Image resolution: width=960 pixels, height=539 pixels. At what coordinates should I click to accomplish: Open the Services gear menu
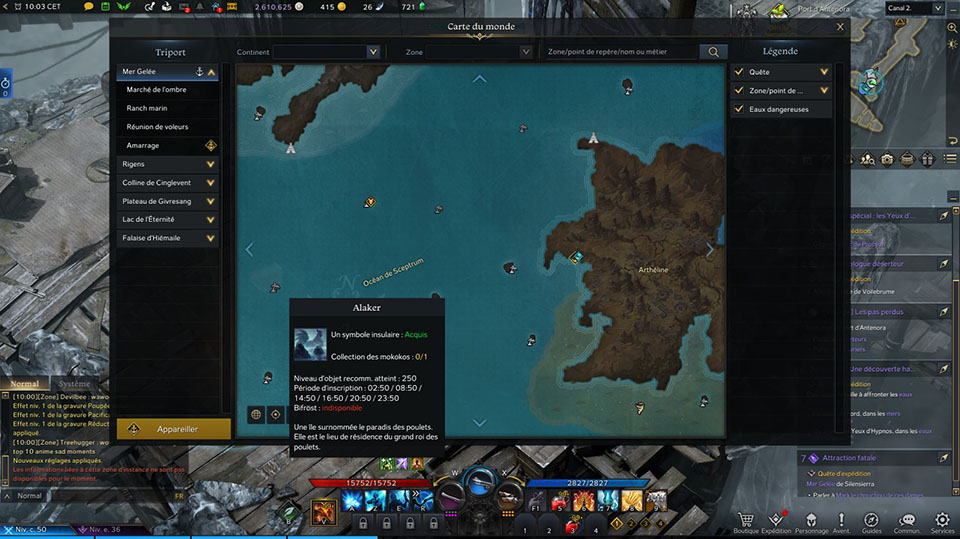[x=942, y=521]
